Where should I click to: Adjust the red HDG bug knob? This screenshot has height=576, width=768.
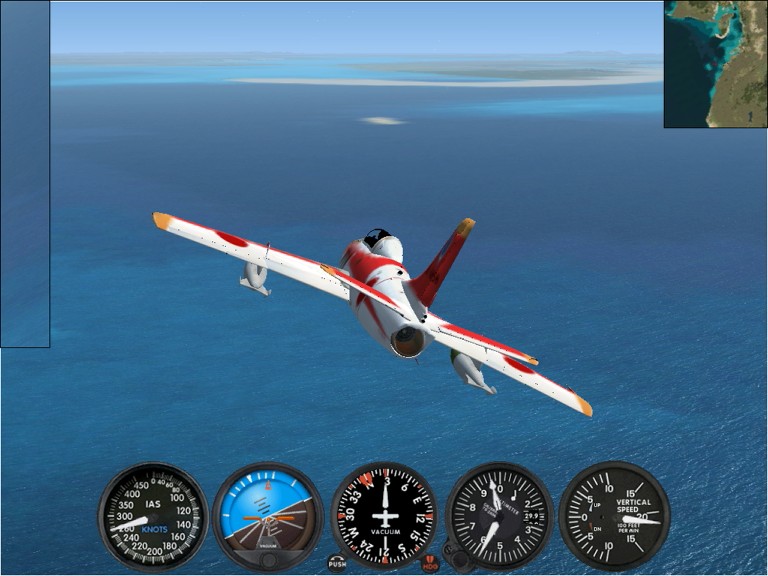pos(430,563)
